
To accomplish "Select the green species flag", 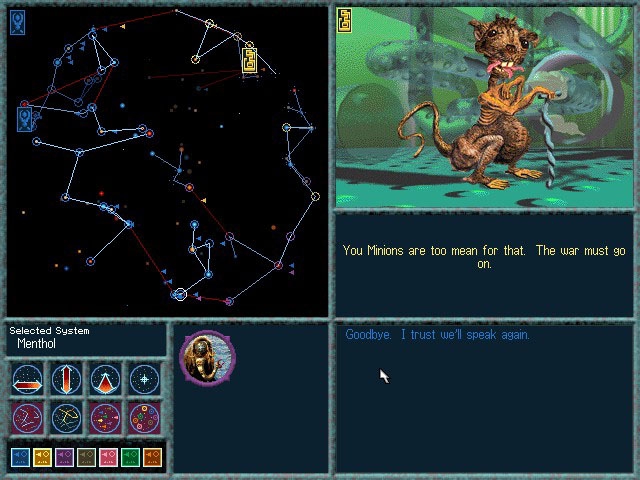I will (130, 457).
